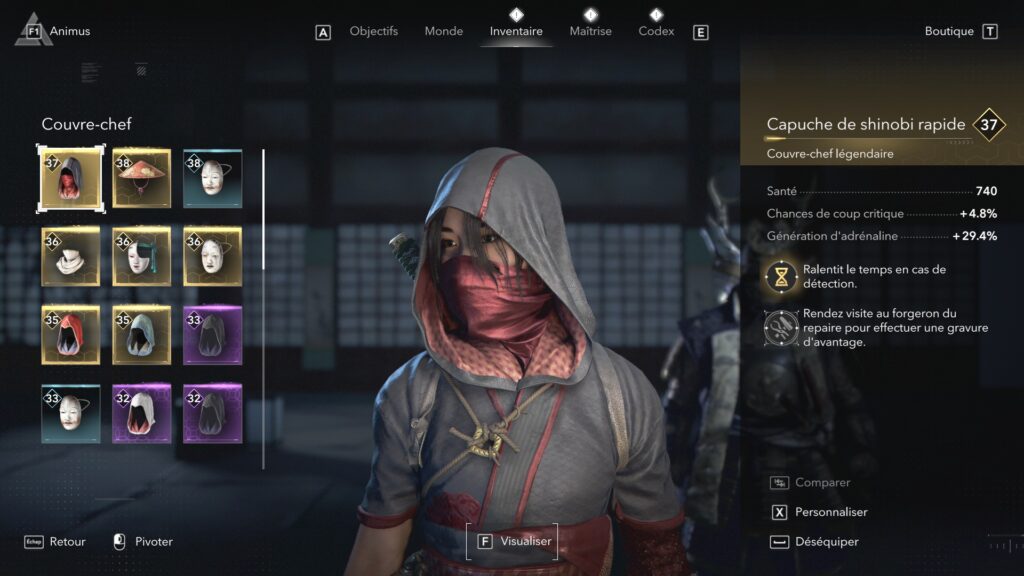Select the level 38 white mask
This screenshot has height=576, width=1024.
[213, 179]
